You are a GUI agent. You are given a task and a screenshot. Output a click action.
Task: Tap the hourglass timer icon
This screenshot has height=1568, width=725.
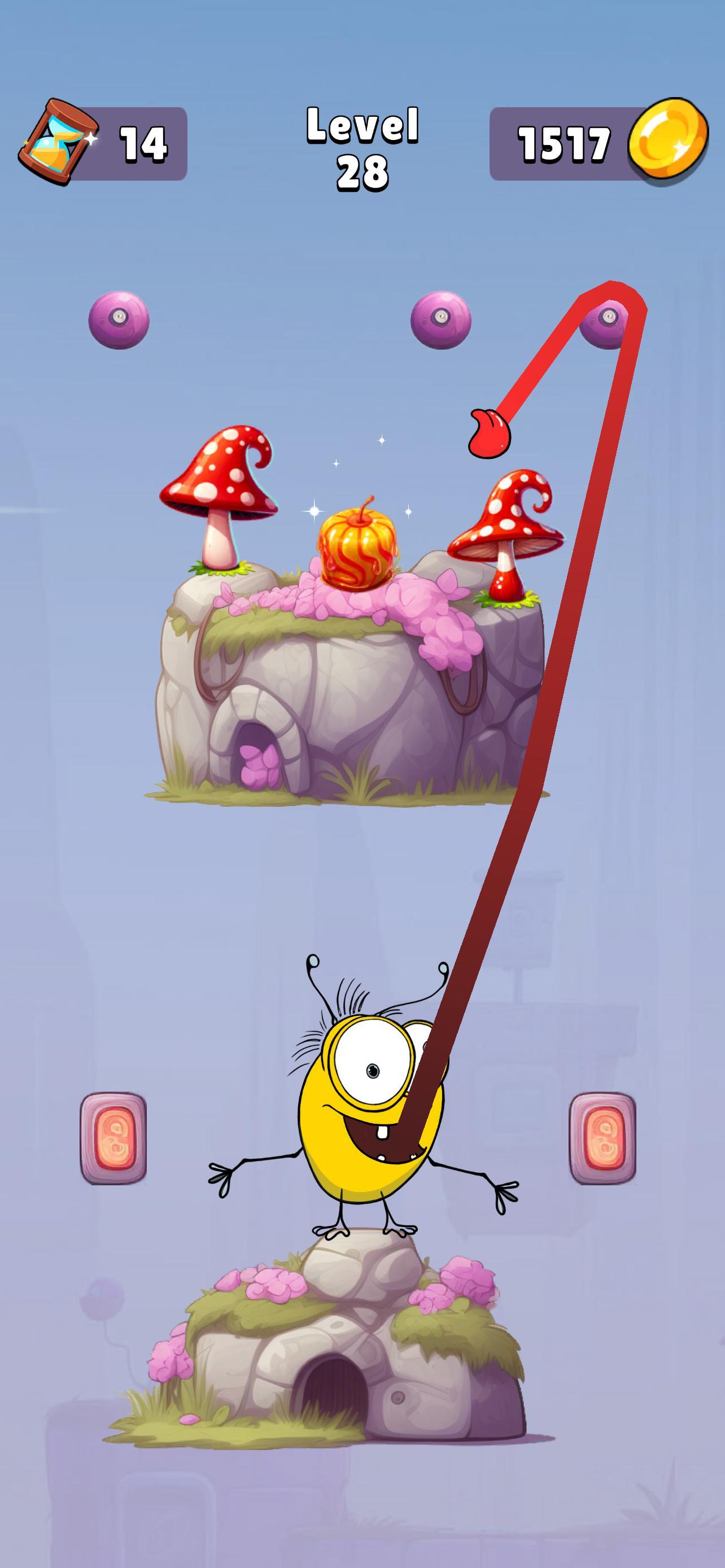coord(61,139)
